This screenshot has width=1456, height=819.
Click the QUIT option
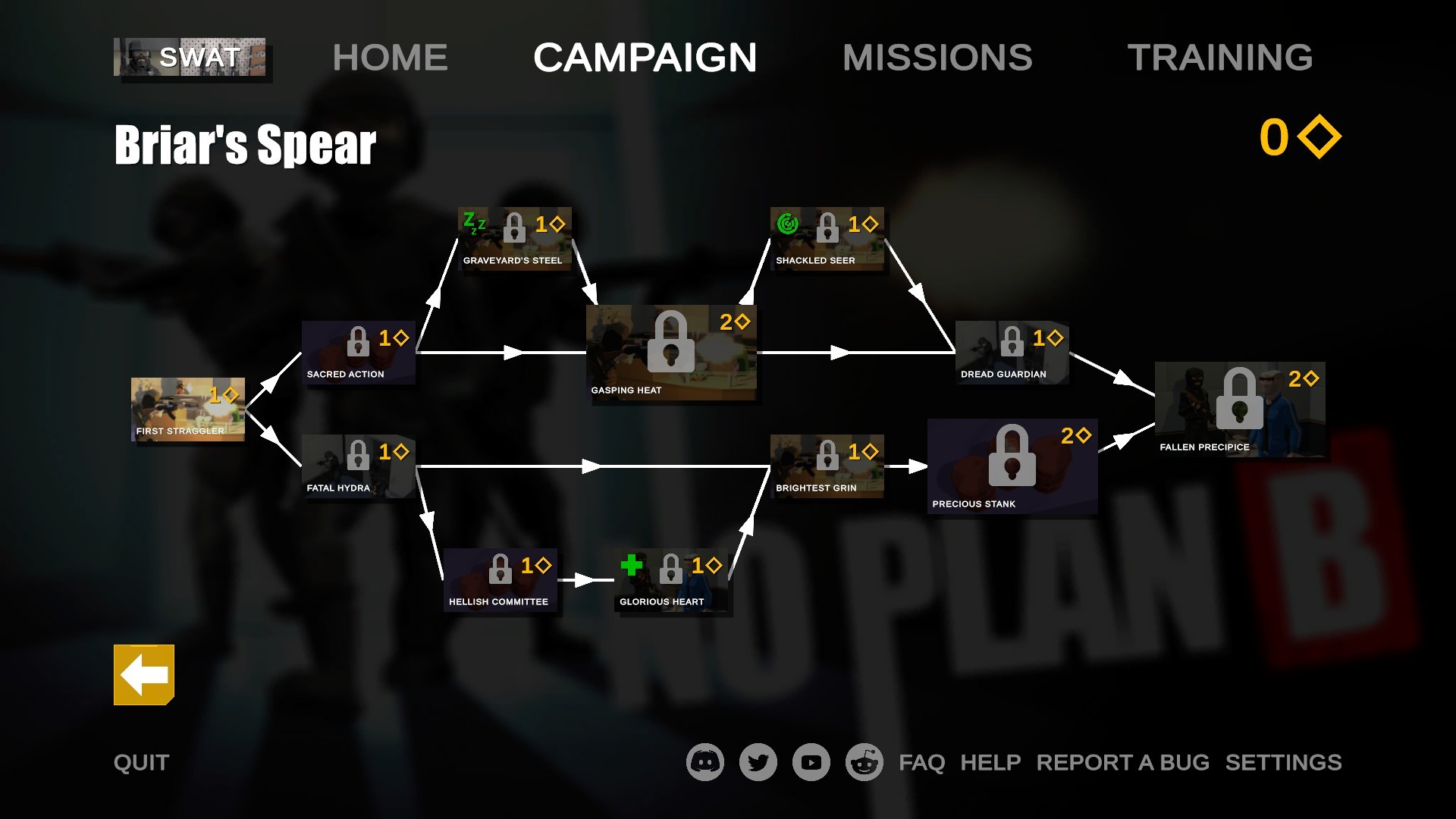click(141, 762)
